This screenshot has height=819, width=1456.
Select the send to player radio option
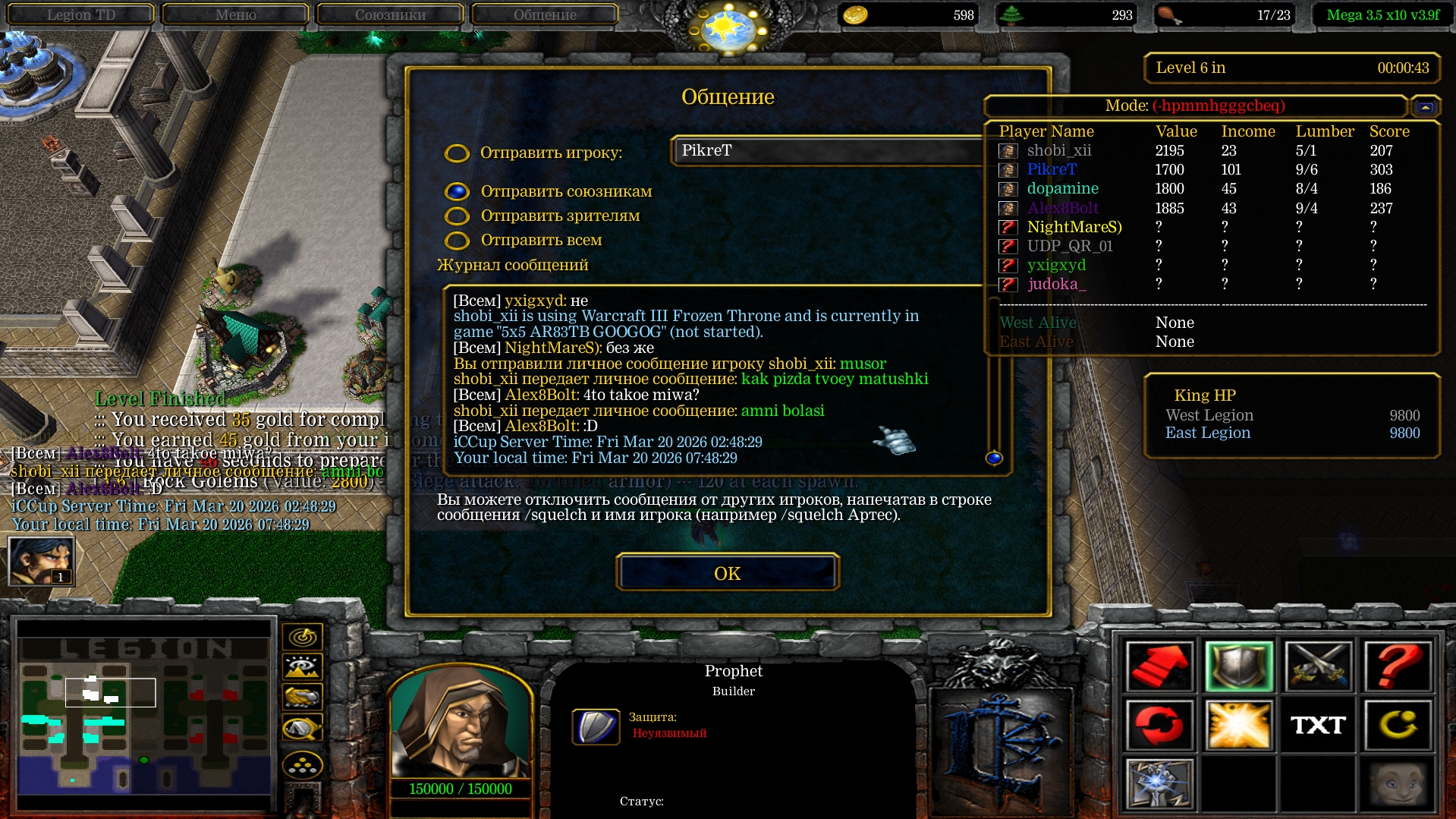[x=457, y=153]
